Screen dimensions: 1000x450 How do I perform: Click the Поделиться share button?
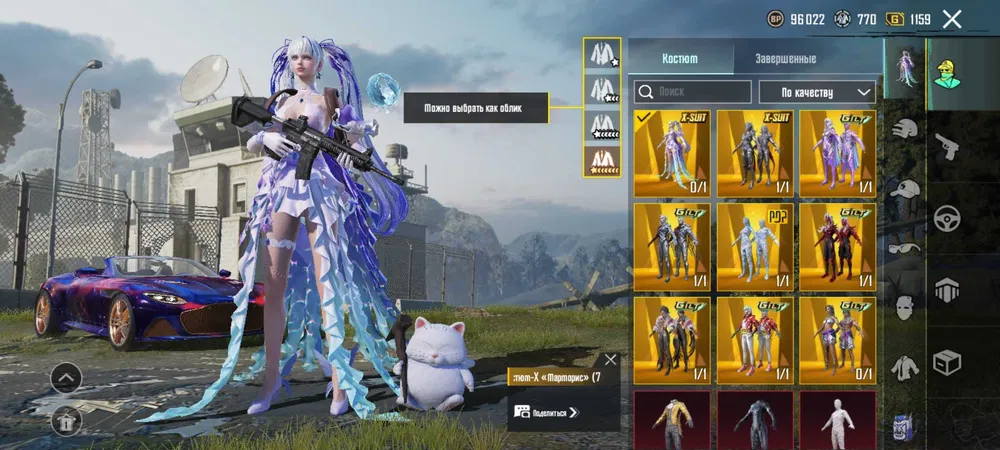click(x=546, y=411)
